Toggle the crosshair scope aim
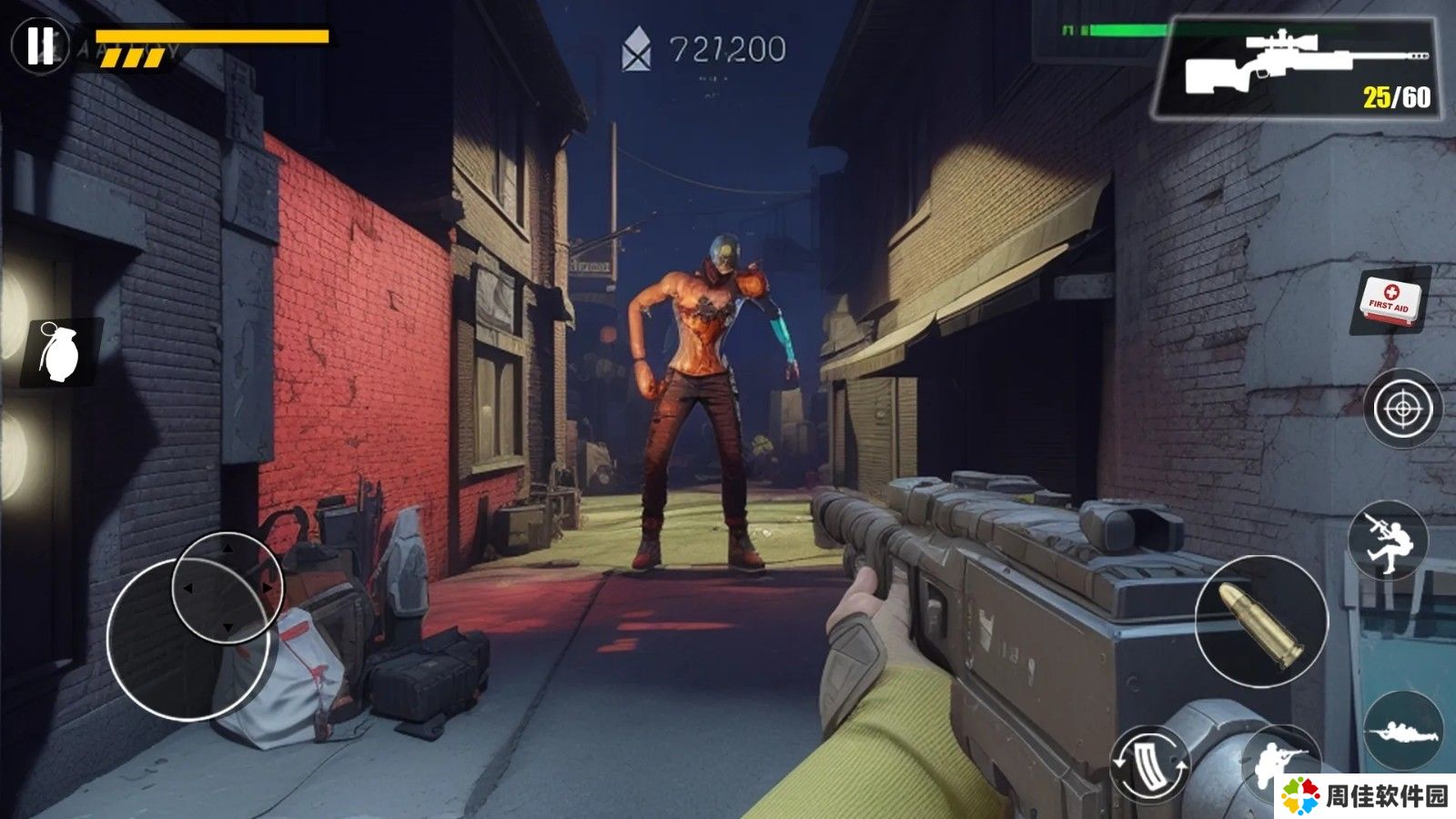 pos(1401,409)
